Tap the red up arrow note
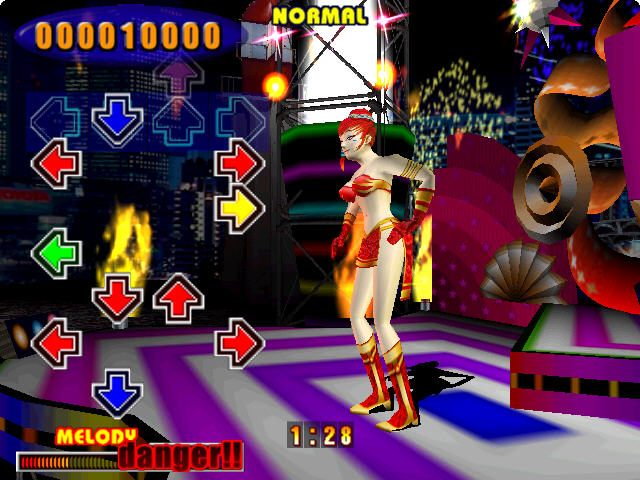Image resolution: width=640 pixels, height=480 pixels. [178, 297]
